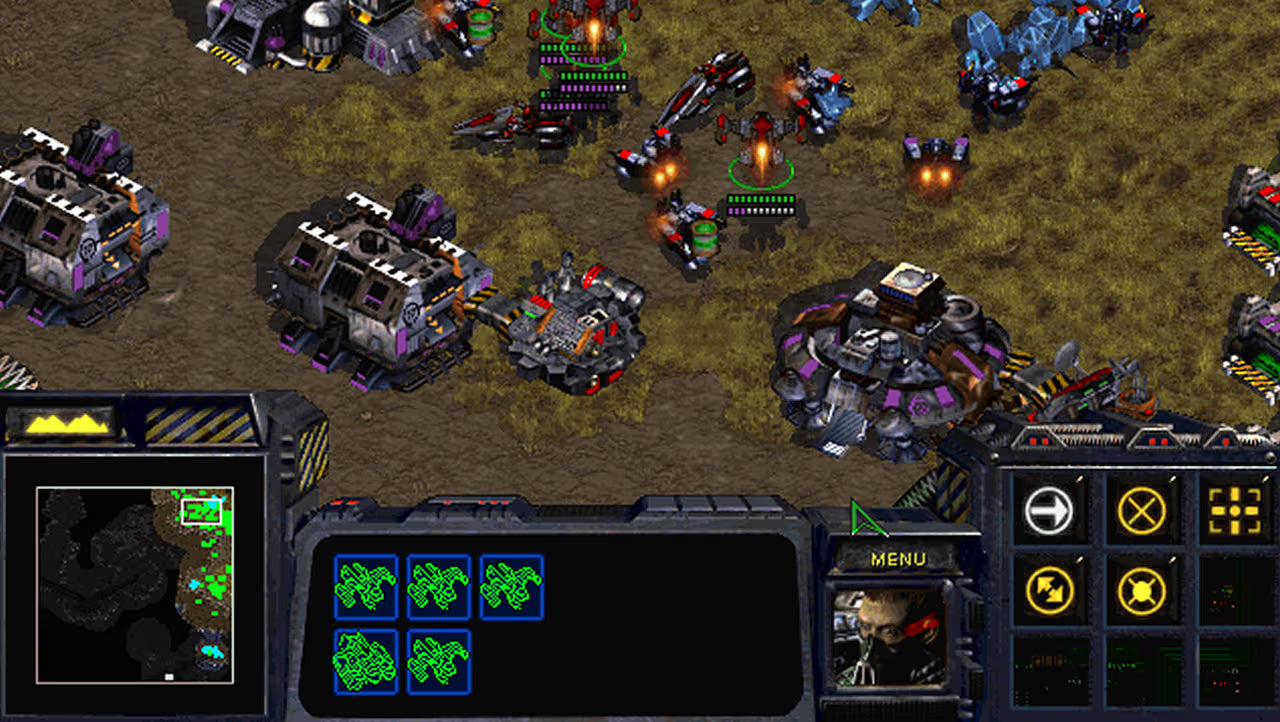The image size is (1280, 722).
Task: Select a unit with a full green health bar
Action: pyautogui.click(x=760, y=165)
